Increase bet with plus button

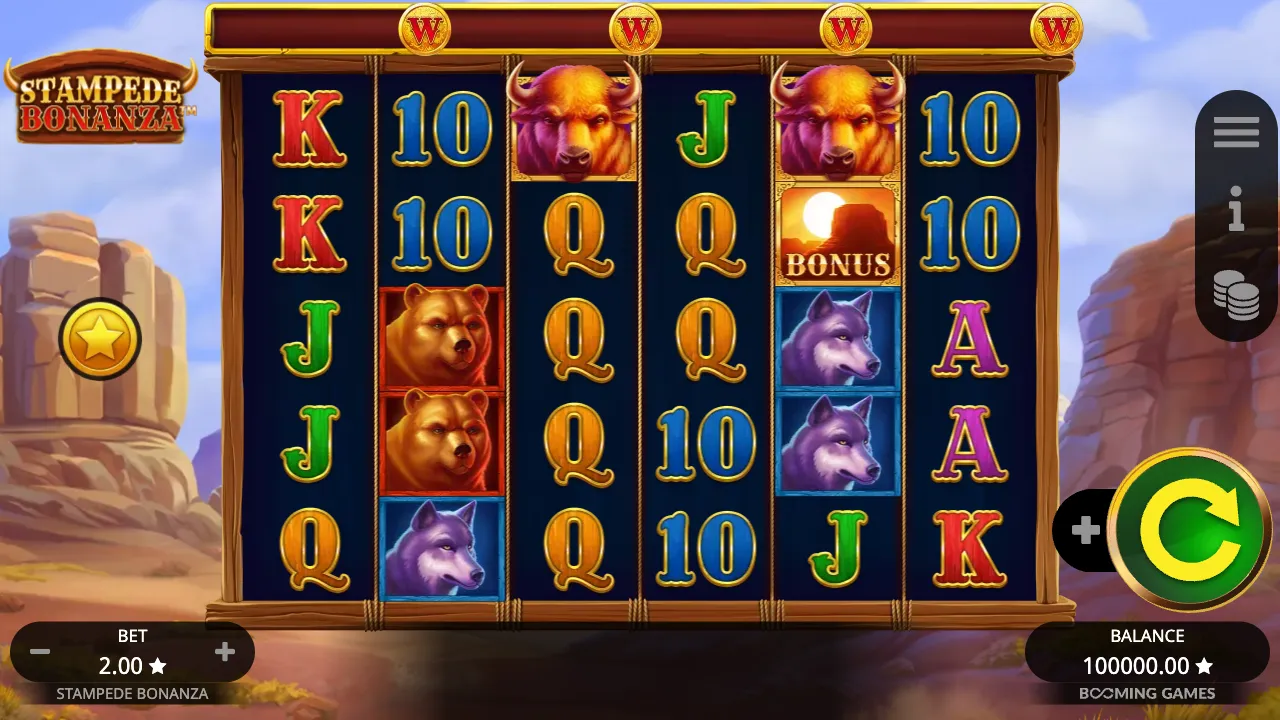(x=224, y=651)
